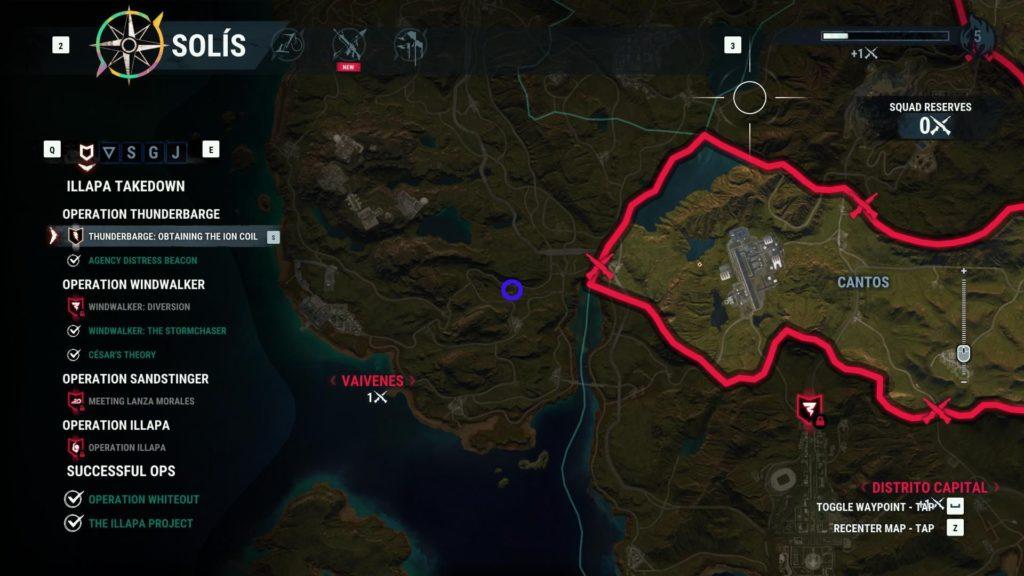This screenshot has width=1024, height=576.
Task: Select the locked Operation Illapa mission
Action: pos(126,448)
